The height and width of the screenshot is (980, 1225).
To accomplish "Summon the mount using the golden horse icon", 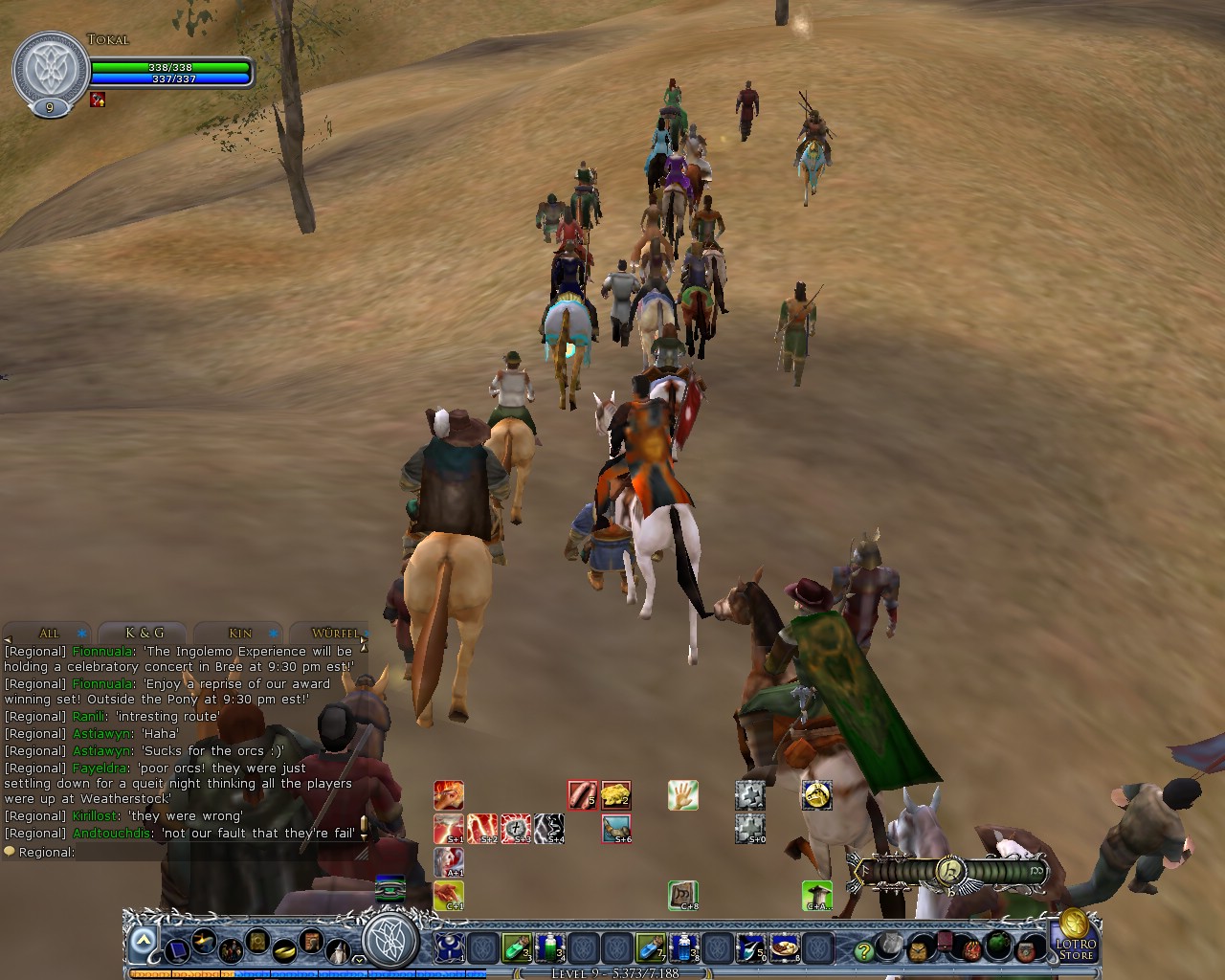I will [x=817, y=796].
